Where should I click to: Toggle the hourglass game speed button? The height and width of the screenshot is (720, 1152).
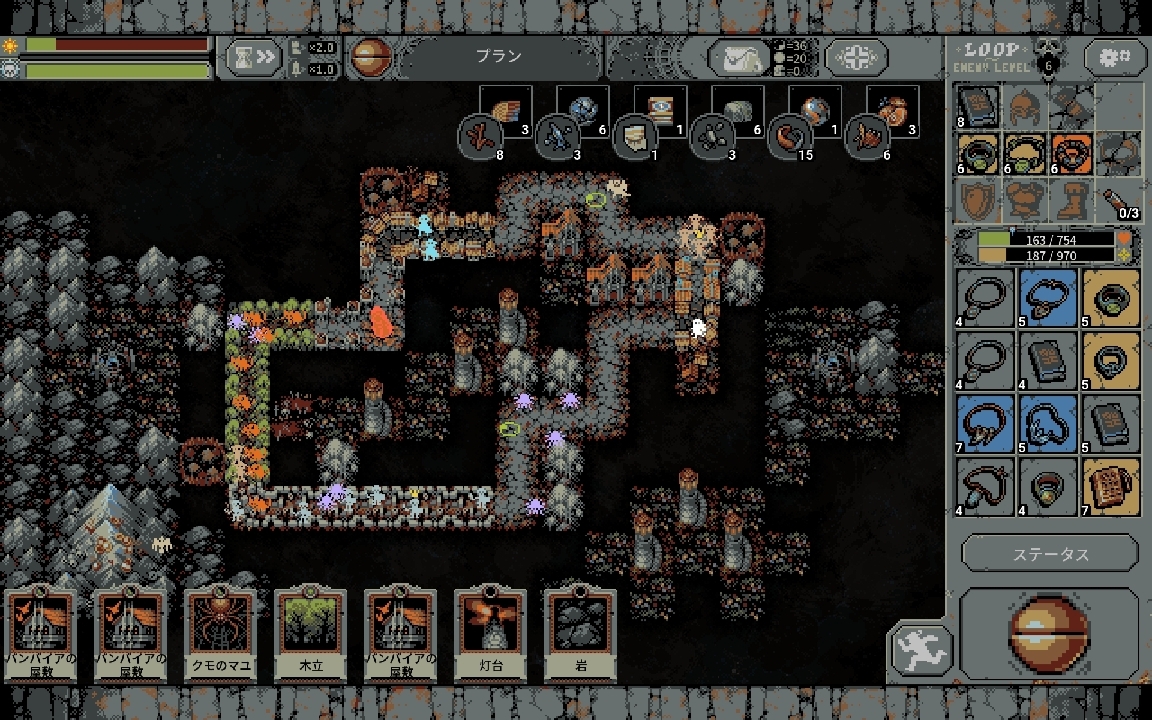(252, 58)
